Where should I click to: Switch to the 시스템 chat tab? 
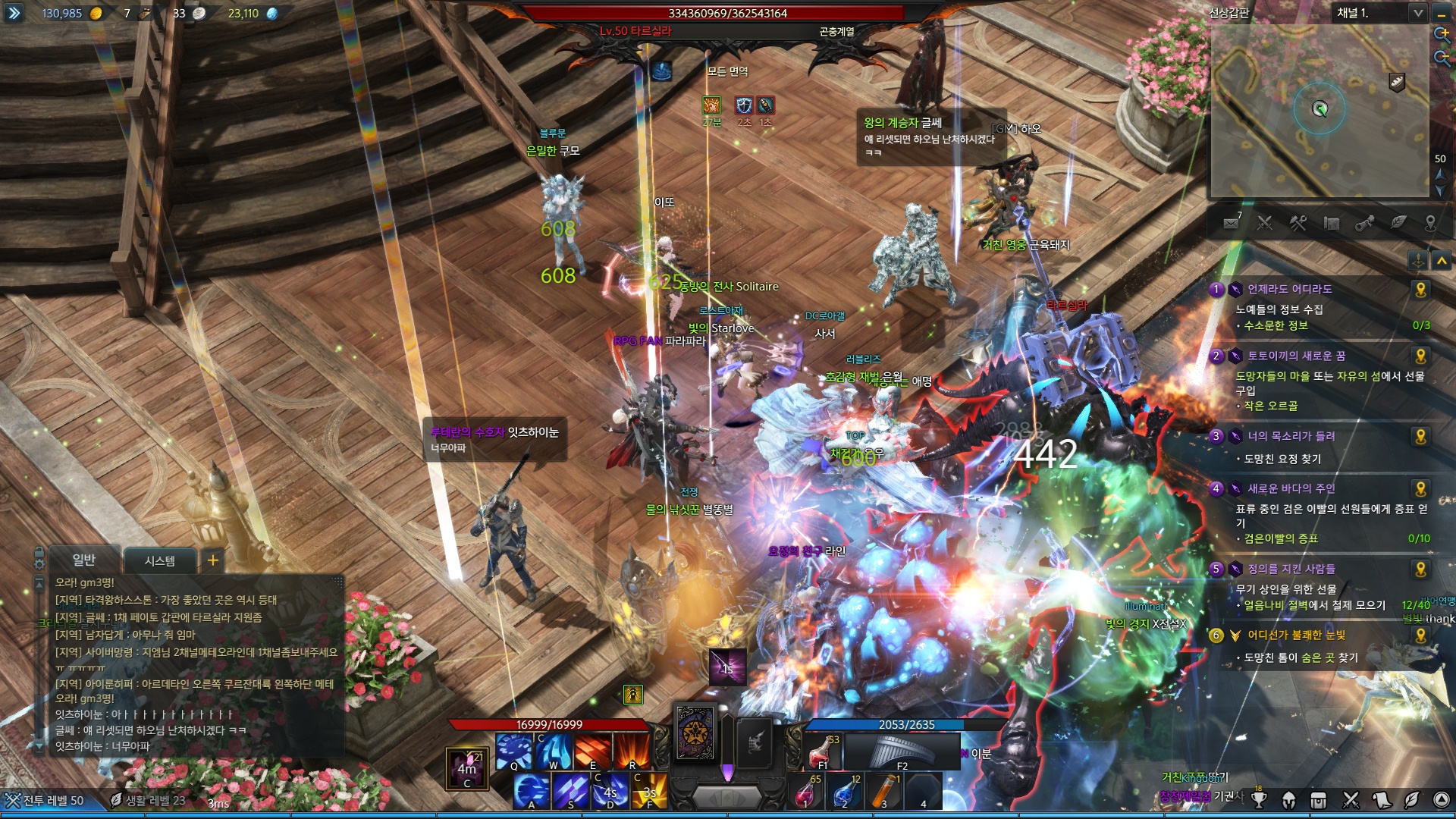(159, 560)
